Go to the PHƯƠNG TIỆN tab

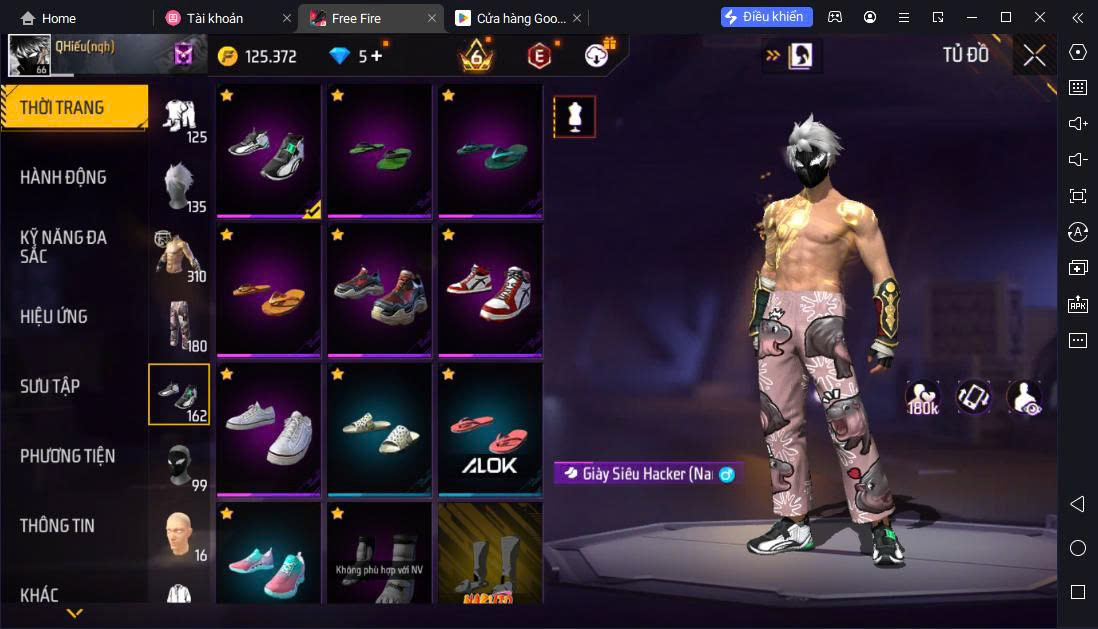[x=67, y=456]
